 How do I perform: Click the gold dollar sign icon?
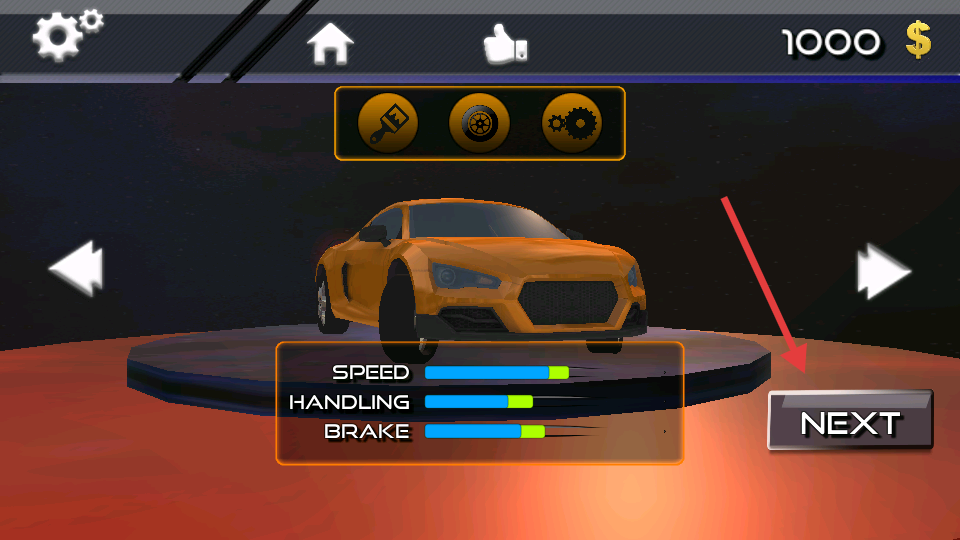(918, 40)
